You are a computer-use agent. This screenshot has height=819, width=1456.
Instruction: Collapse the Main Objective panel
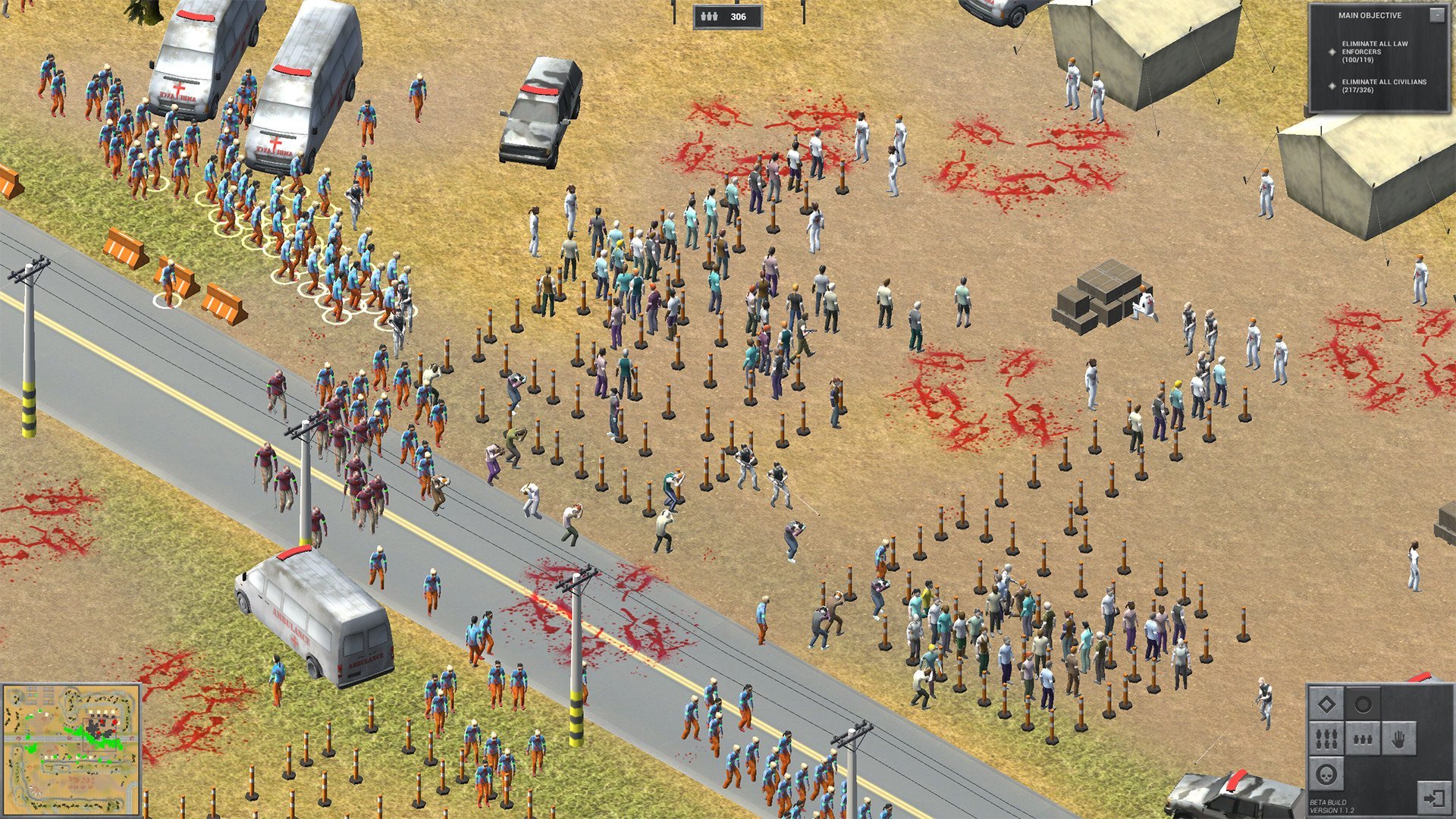1436,15
